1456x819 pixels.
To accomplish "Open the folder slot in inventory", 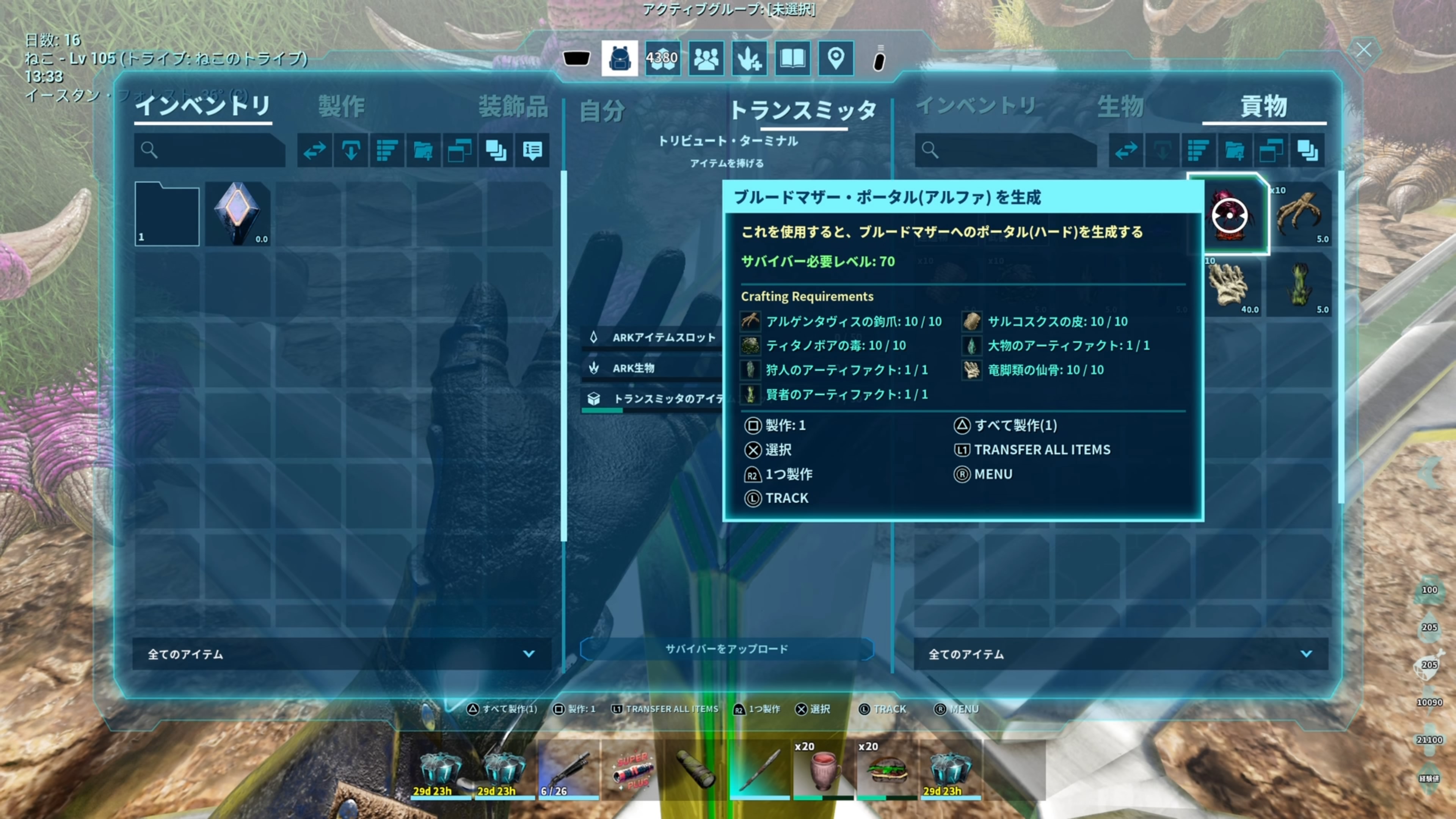I will coord(167,213).
